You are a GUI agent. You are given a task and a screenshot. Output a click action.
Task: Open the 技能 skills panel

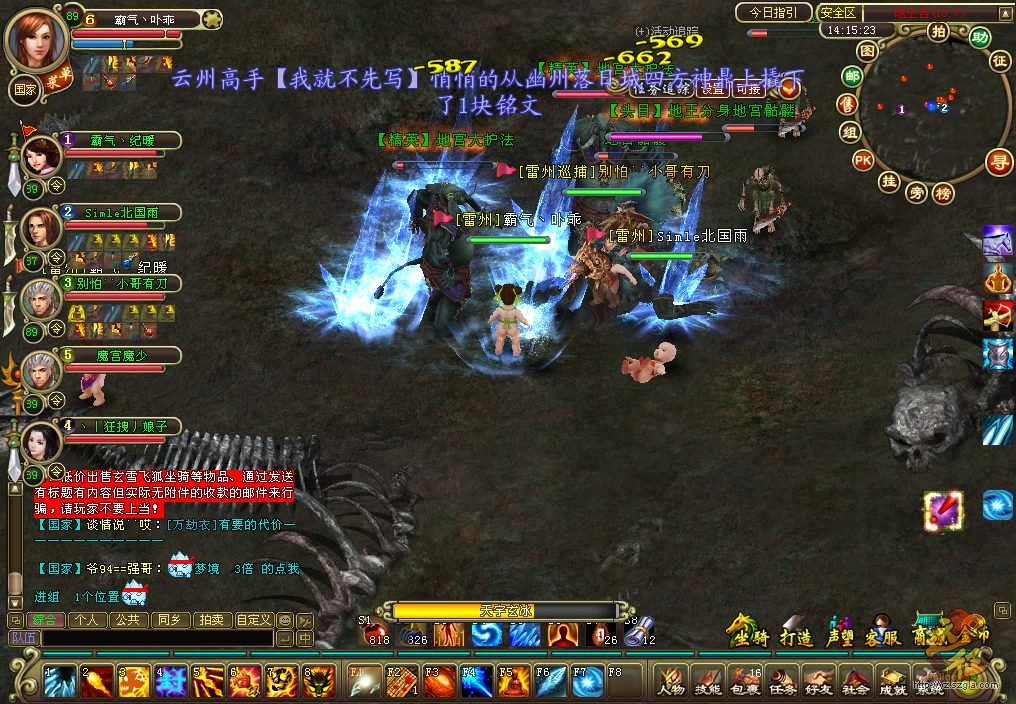pos(708,681)
